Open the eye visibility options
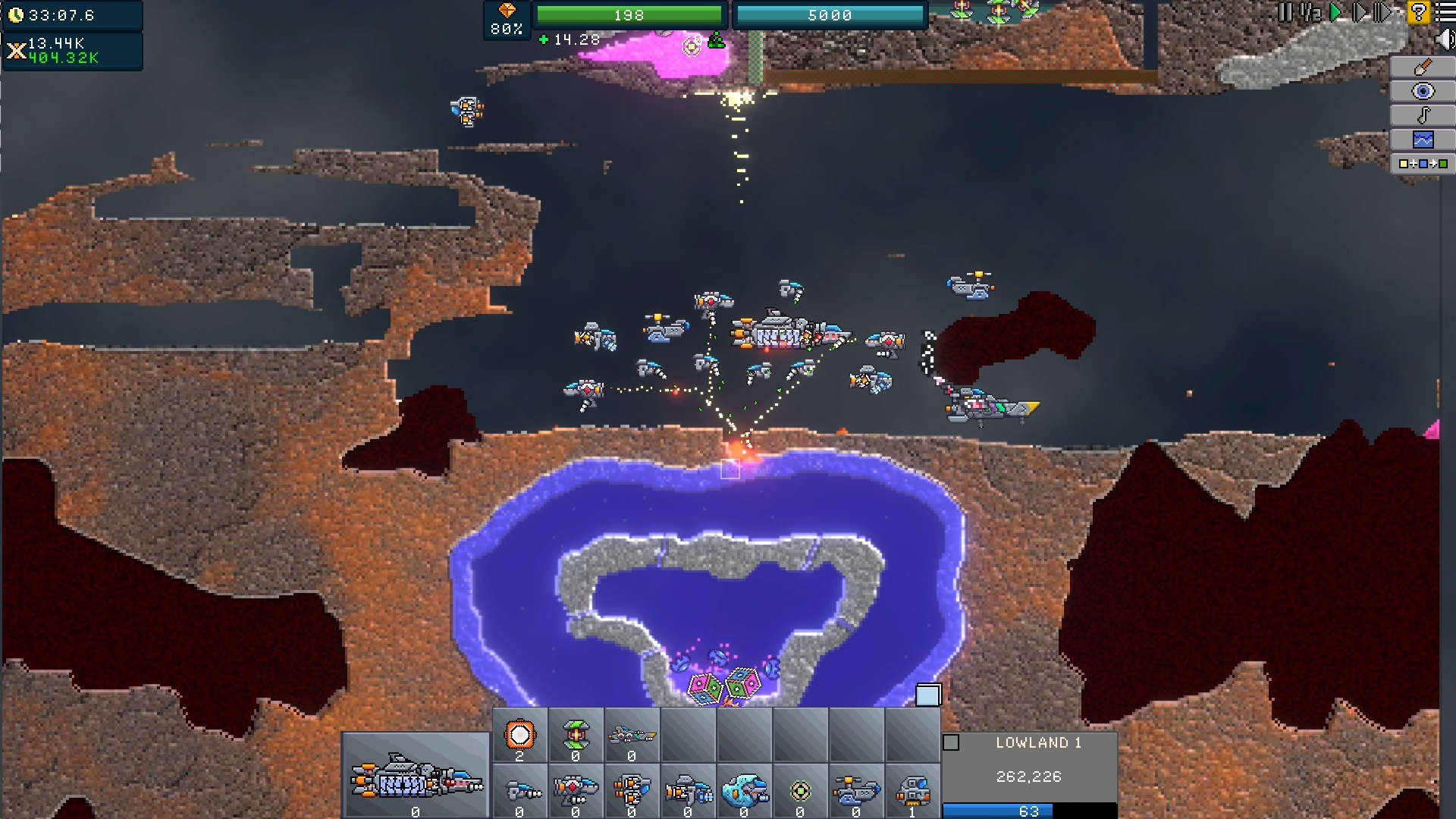The image size is (1456, 819). [1423, 92]
